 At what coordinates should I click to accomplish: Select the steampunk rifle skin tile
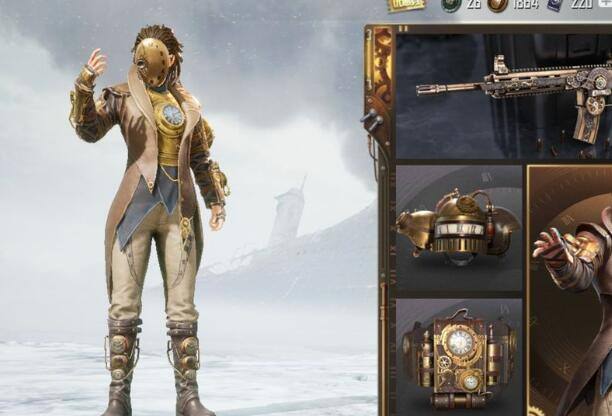pyautogui.click(x=510, y=95)
